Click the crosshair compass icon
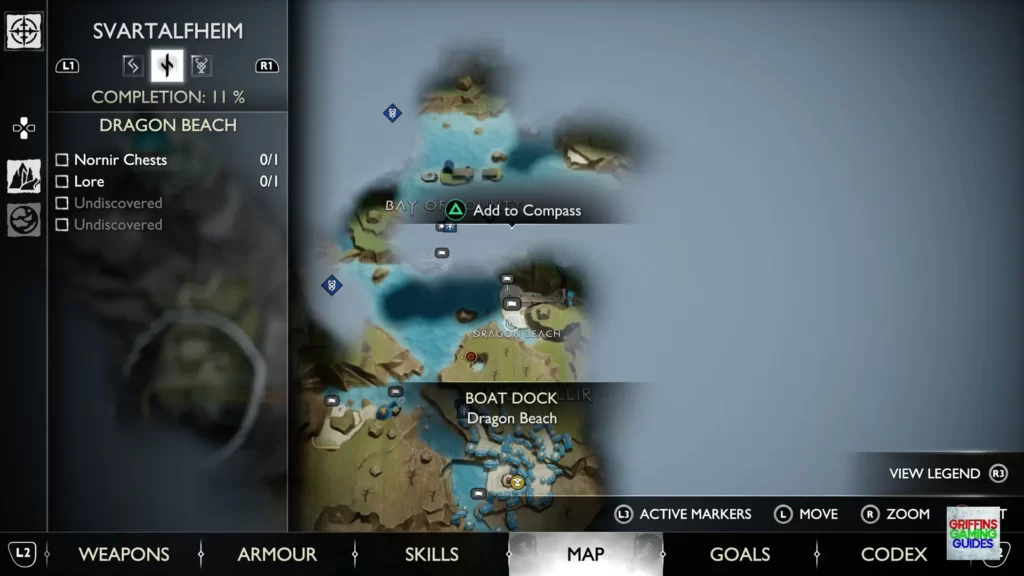Screen dimensions: 1024x576 [x=24, y=30]
